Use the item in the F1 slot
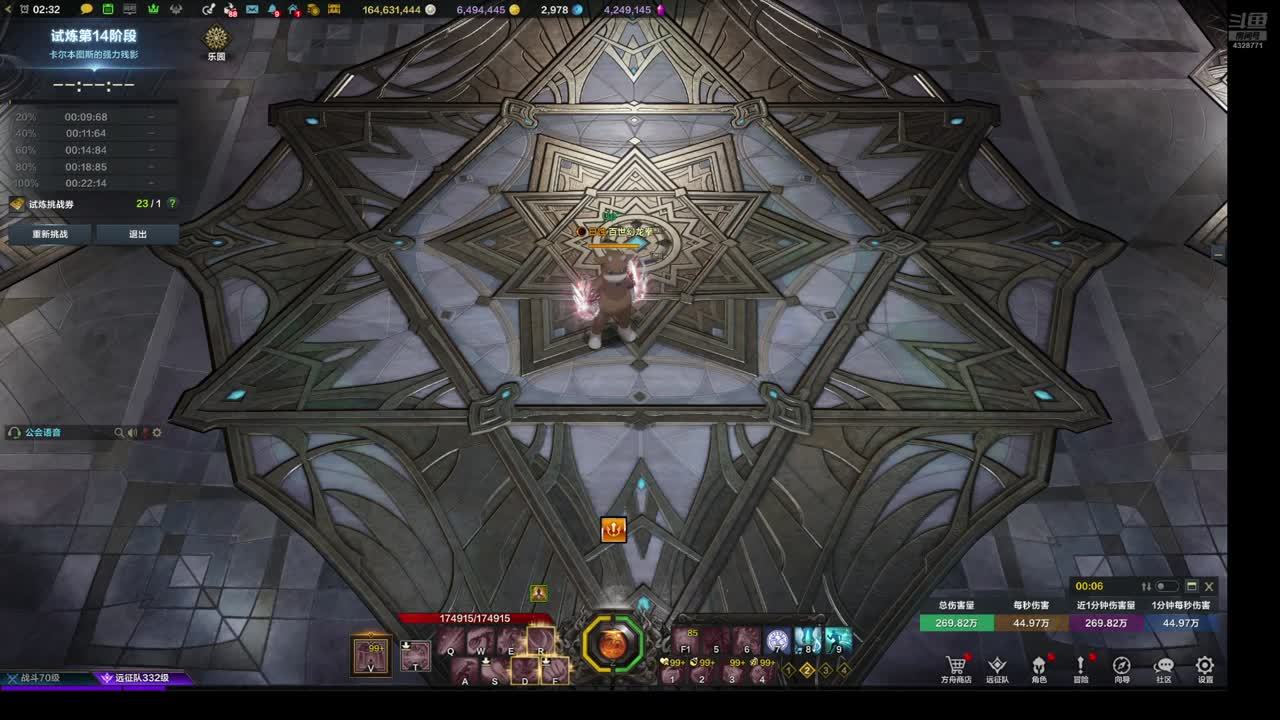 coord(686,640)
